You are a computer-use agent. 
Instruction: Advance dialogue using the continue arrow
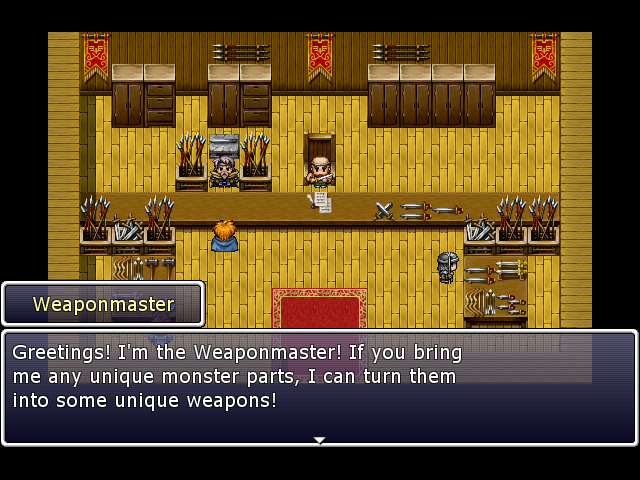coord(319,439)
